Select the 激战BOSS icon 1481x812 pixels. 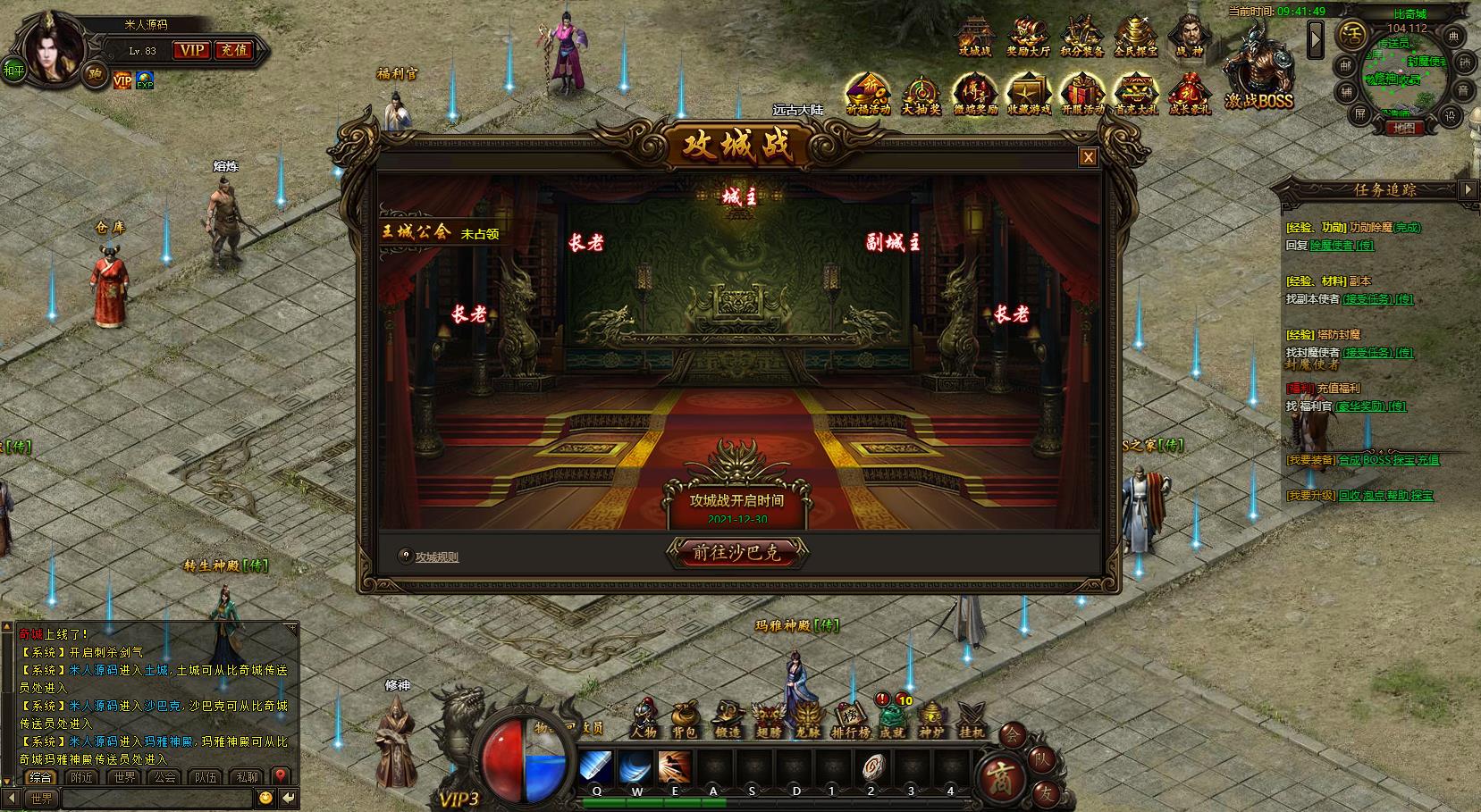[1258, 76]
